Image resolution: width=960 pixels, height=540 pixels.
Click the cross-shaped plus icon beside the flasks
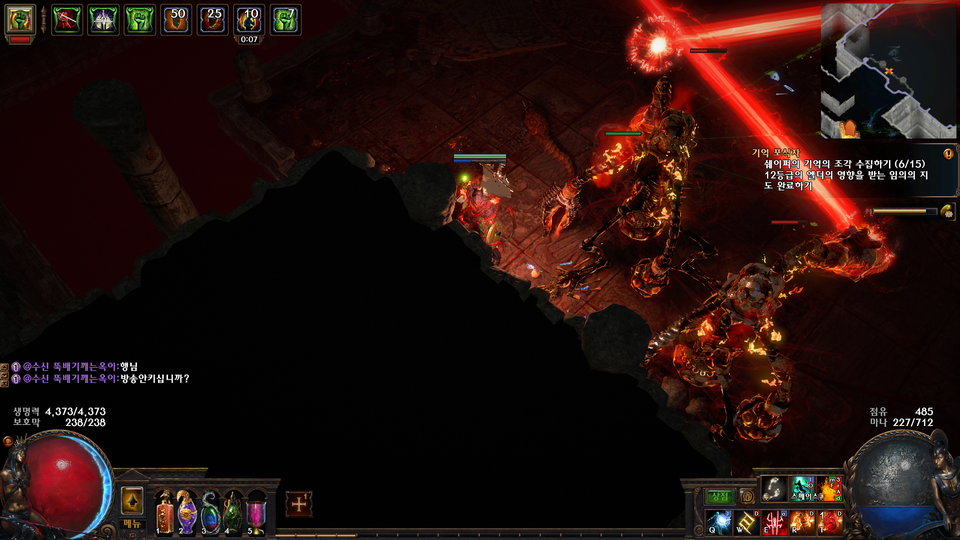(299, 504)
